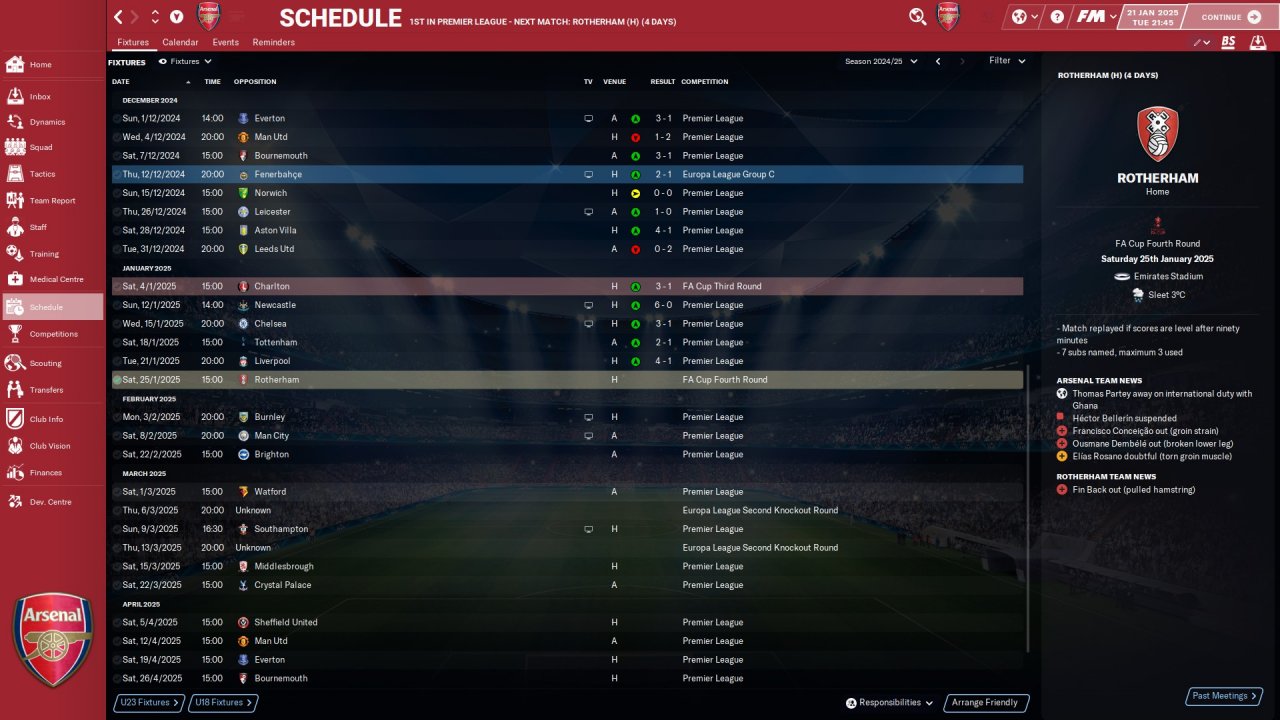Switch to the Events tab
Image resolution: width=1280 pixels, height=720 pixels.
(x=225, y=43)
